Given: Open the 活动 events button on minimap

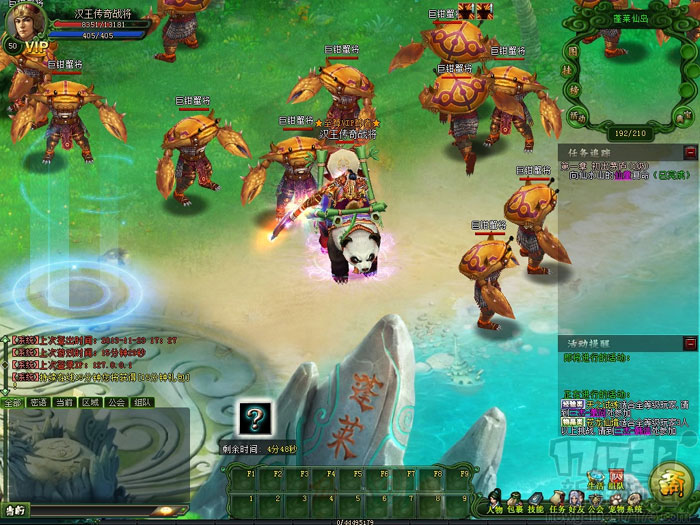Looking at the screenshot, I should point(575,116).
